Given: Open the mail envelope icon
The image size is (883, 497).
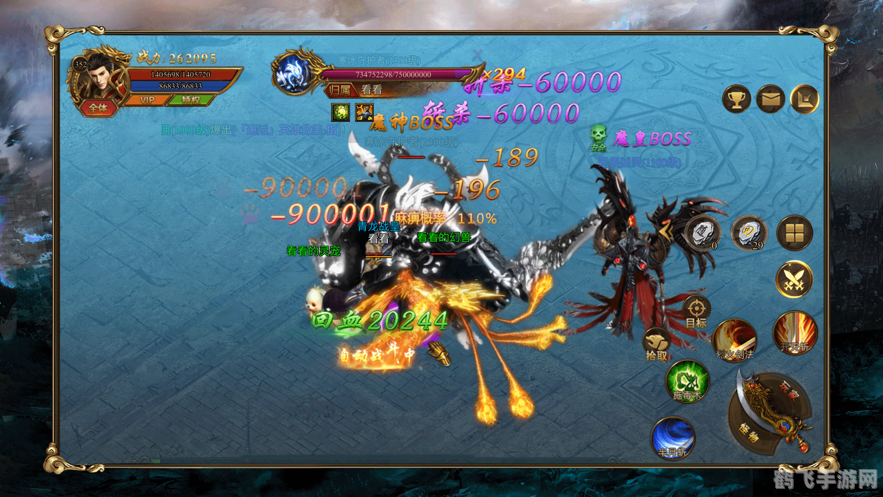Looking at the screenshot, I should [770, 98].
